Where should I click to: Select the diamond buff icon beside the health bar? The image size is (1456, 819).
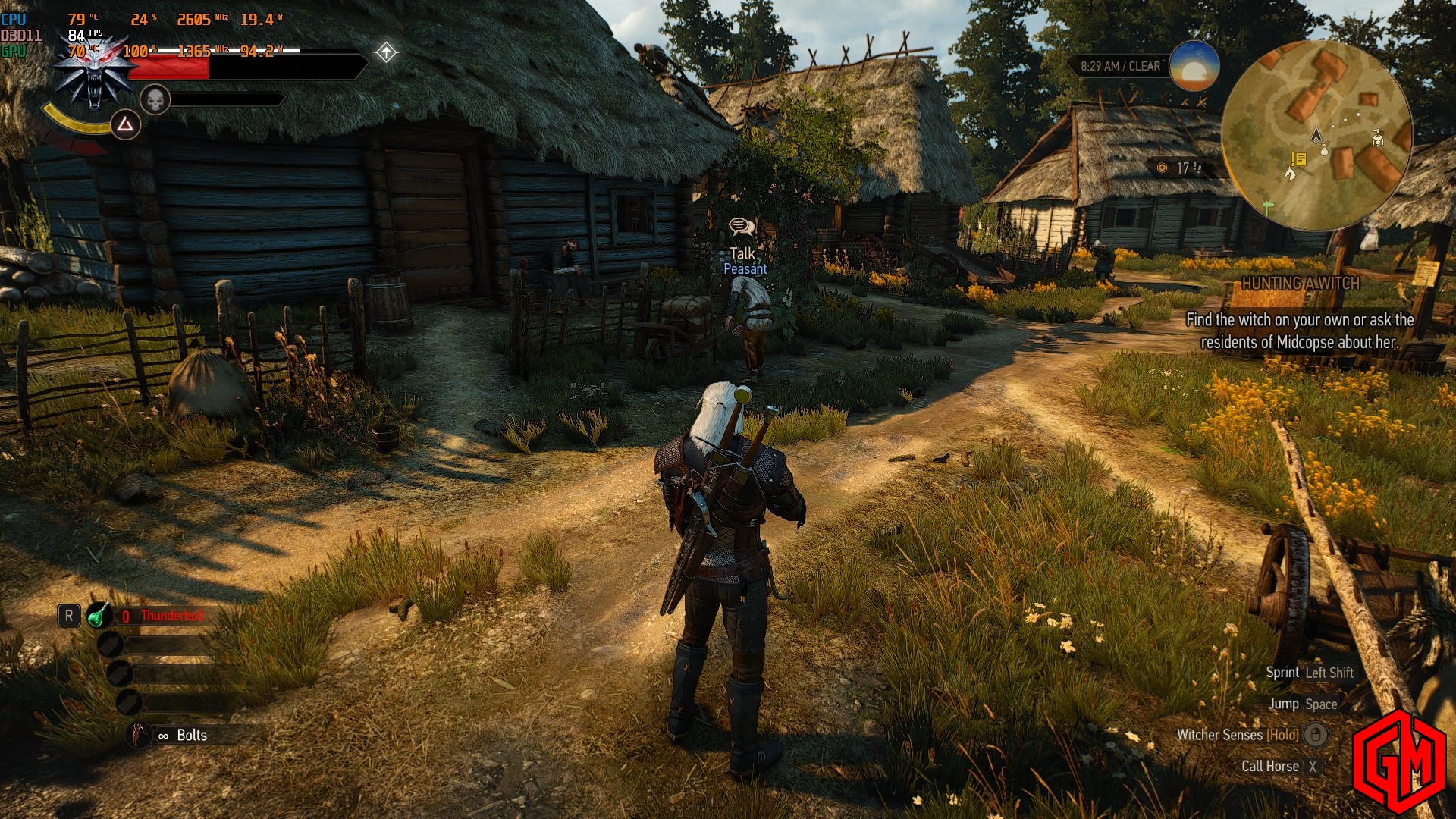(386, 52)
